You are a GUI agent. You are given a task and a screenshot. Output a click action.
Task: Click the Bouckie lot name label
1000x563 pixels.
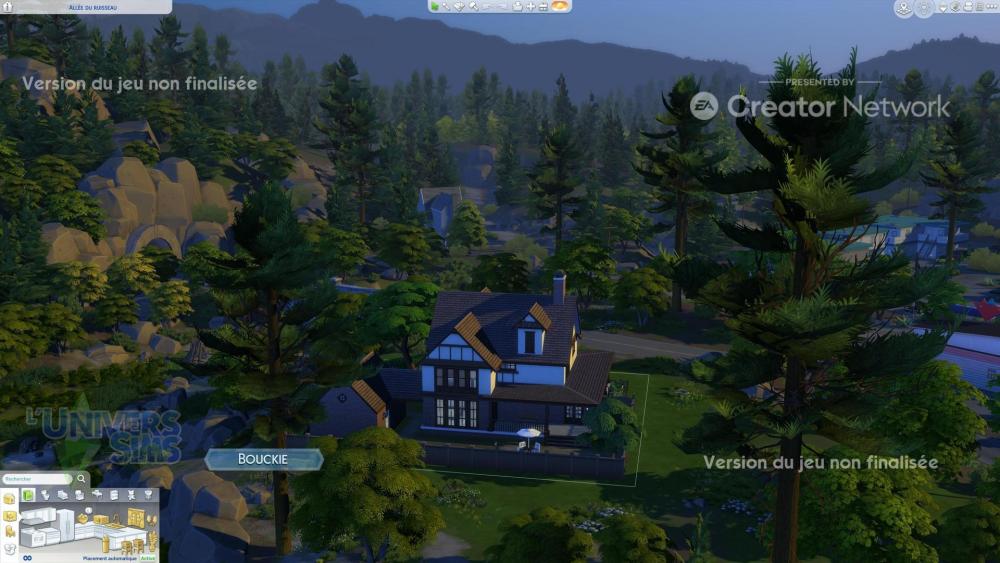coord(263,459)
